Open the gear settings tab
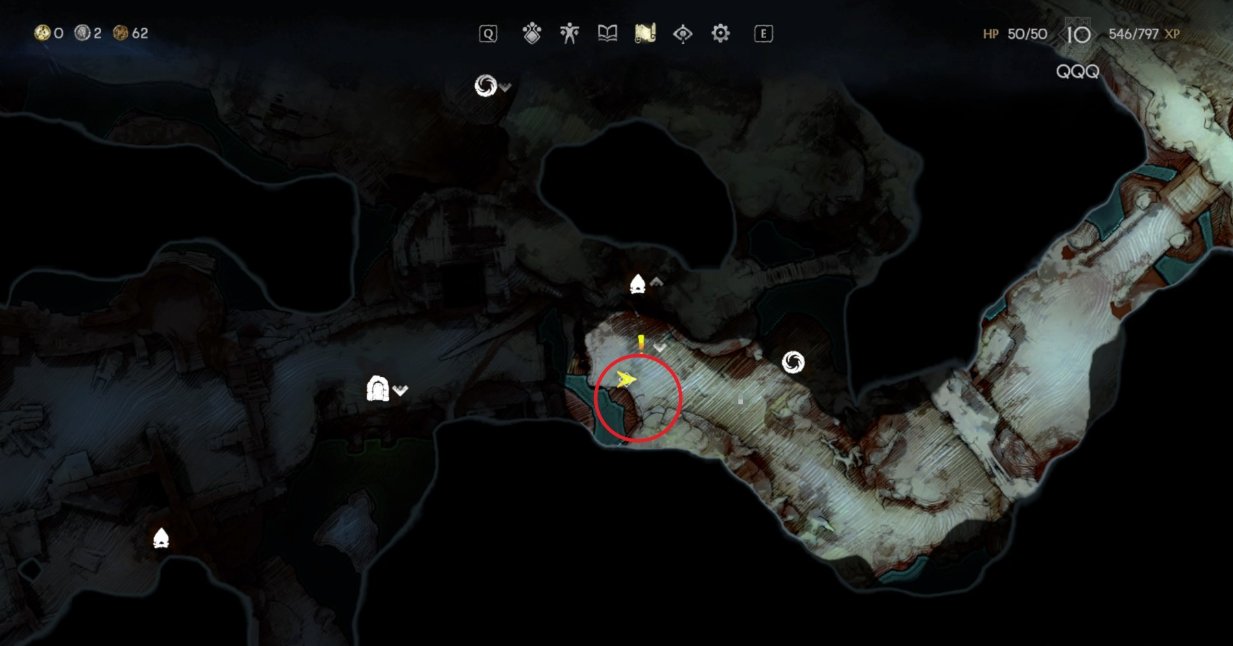The height and width of the screenshot is (646, 1233). coord(720,34)
